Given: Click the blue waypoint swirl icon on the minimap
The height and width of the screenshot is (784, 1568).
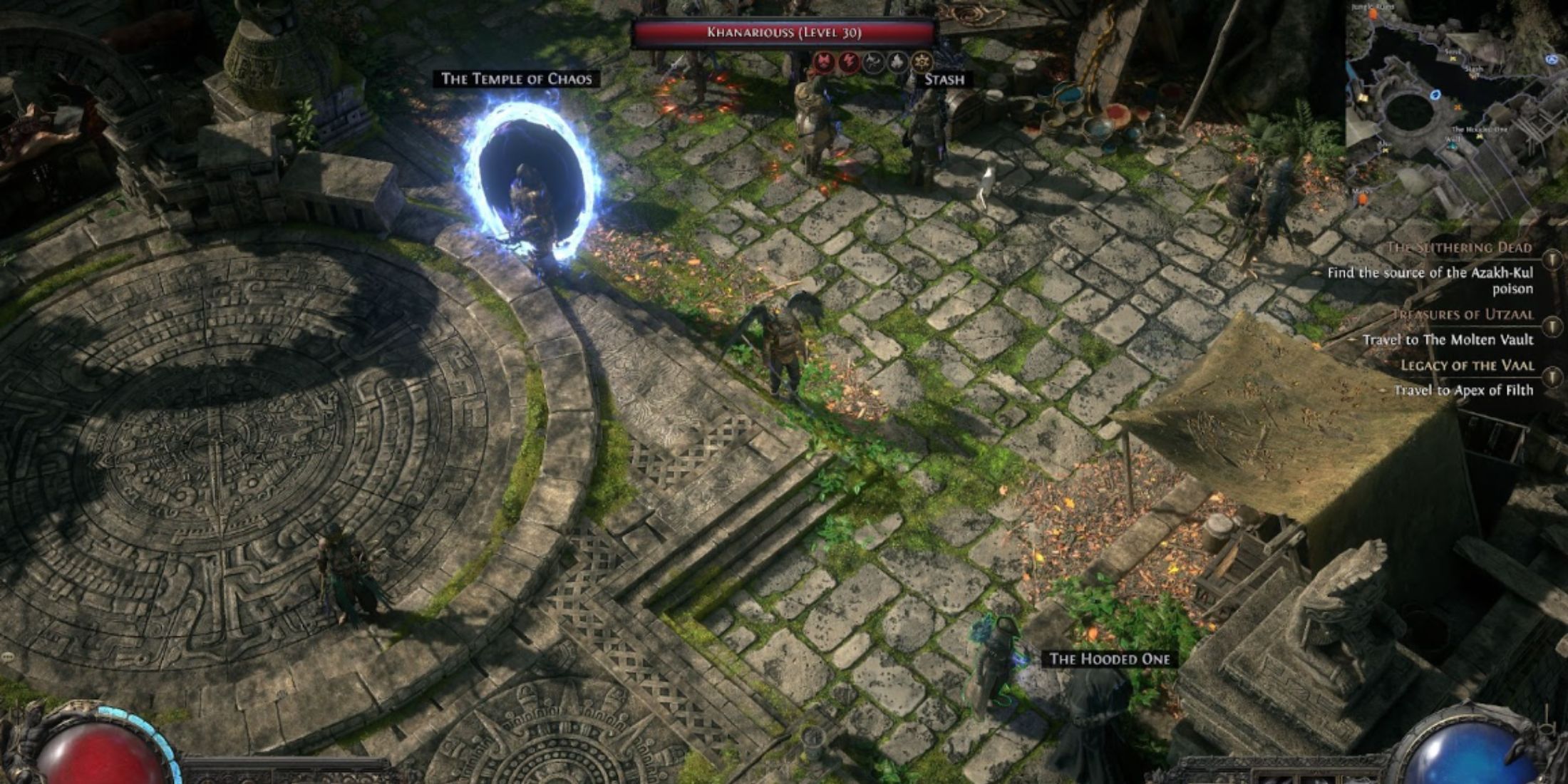Looking at the screenshot, I should pyautogui.click(x=1551, y=60).
